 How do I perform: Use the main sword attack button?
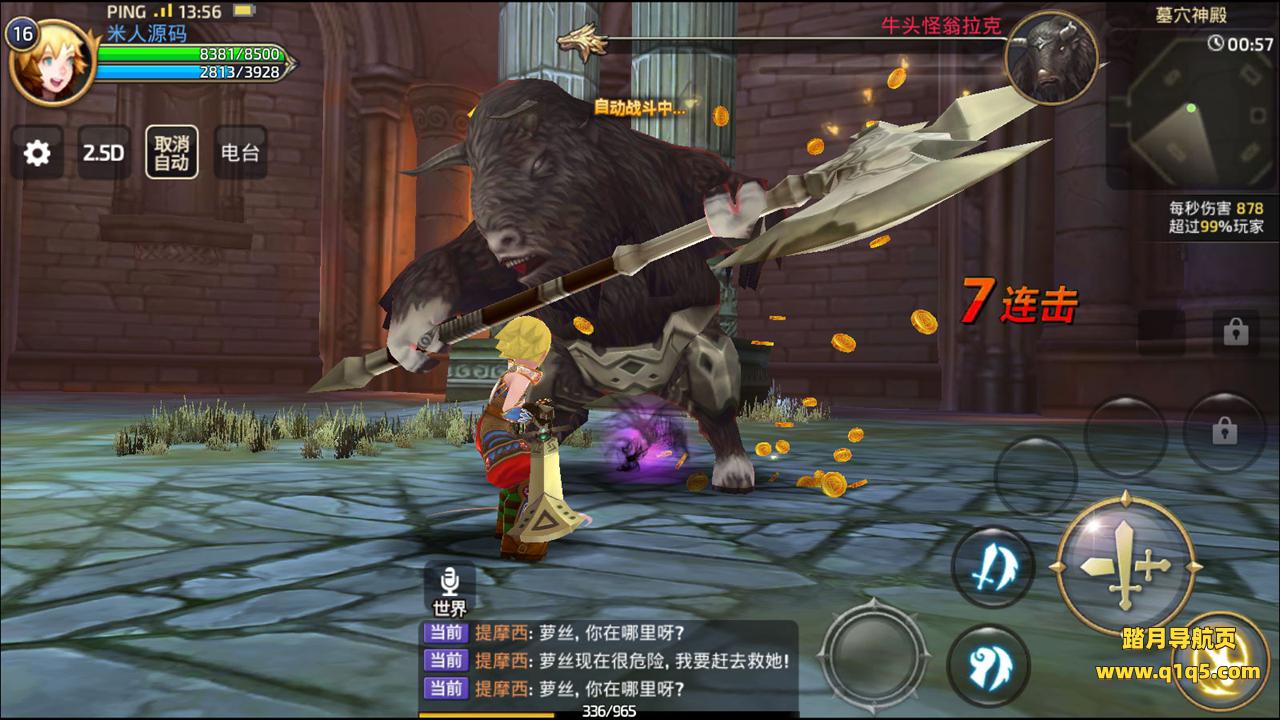(x=1125, y=565)
